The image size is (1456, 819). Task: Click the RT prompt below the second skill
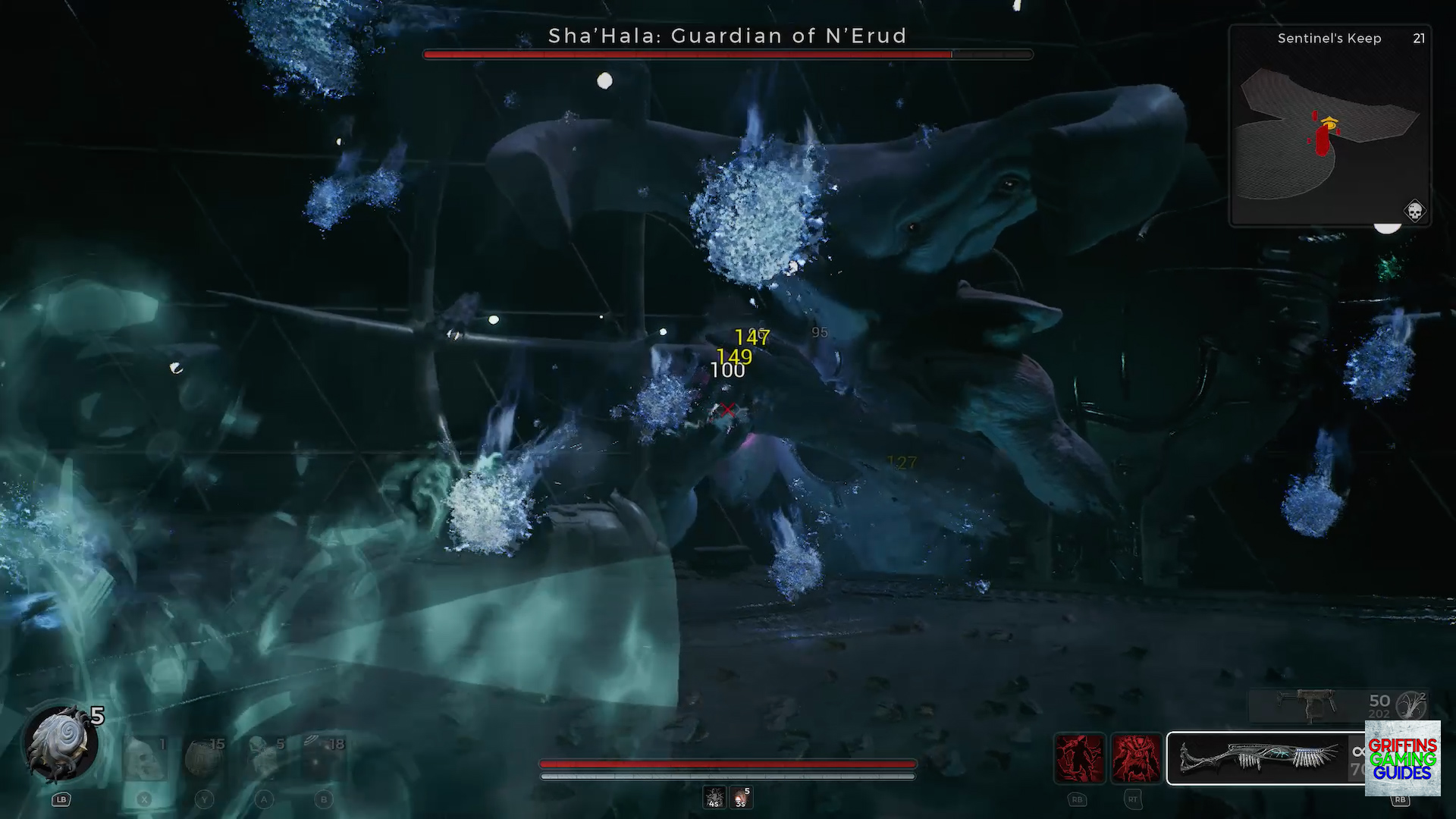tap(1133, 799)
